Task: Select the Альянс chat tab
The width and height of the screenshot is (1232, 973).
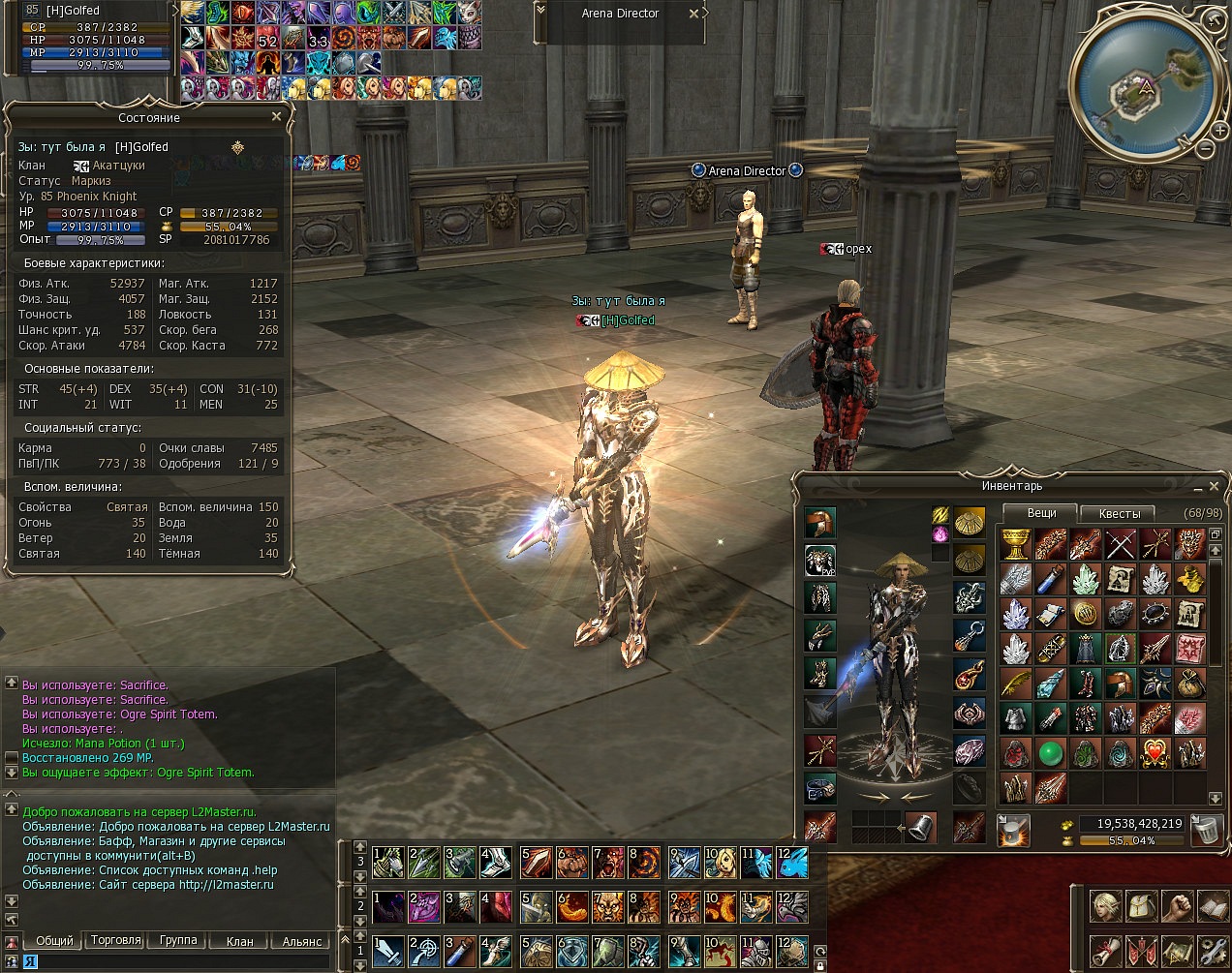Action: coord(302,941)
